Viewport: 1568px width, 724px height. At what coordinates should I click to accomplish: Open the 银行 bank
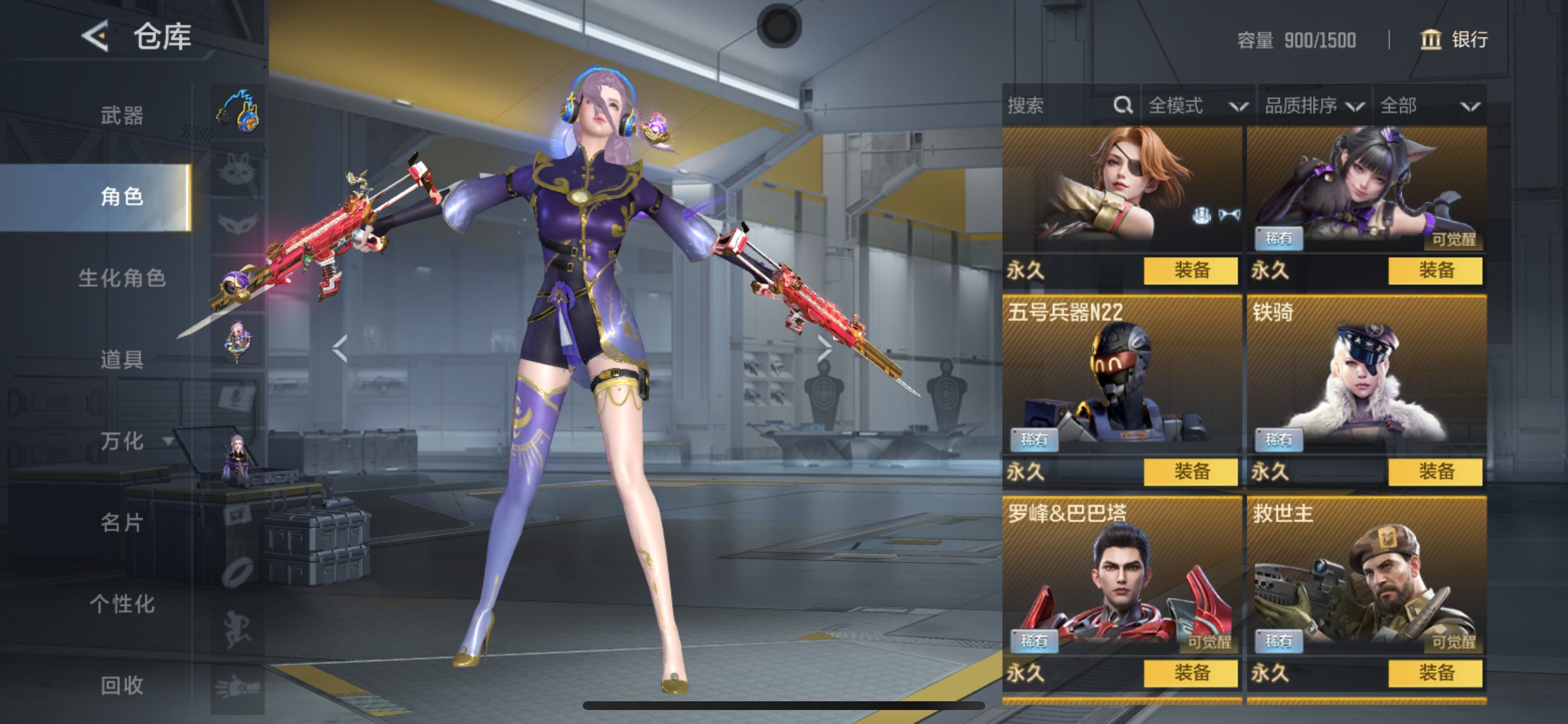[x=1454, y=40]
